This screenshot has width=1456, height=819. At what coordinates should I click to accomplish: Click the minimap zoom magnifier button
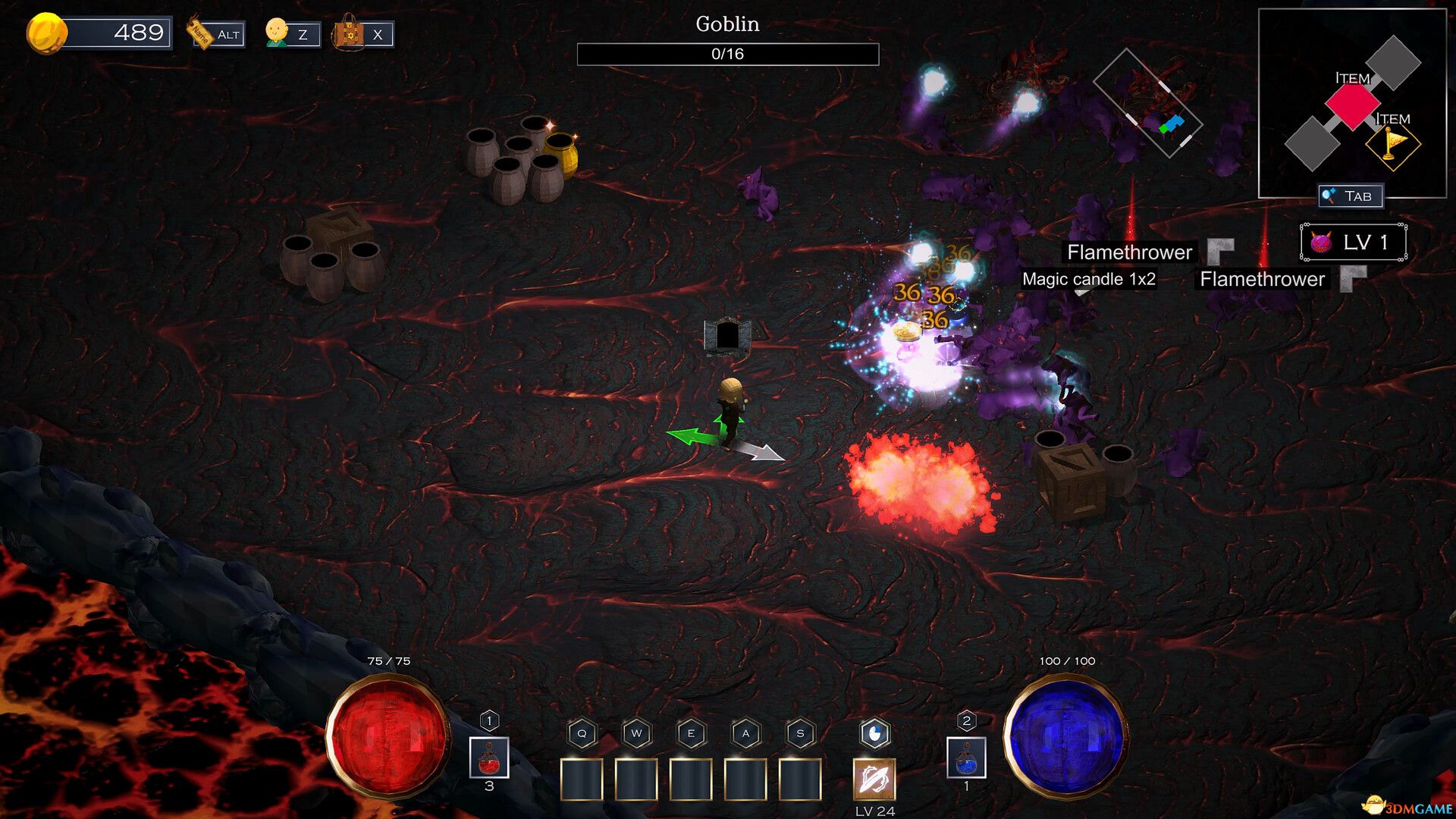pos(1329,196)
